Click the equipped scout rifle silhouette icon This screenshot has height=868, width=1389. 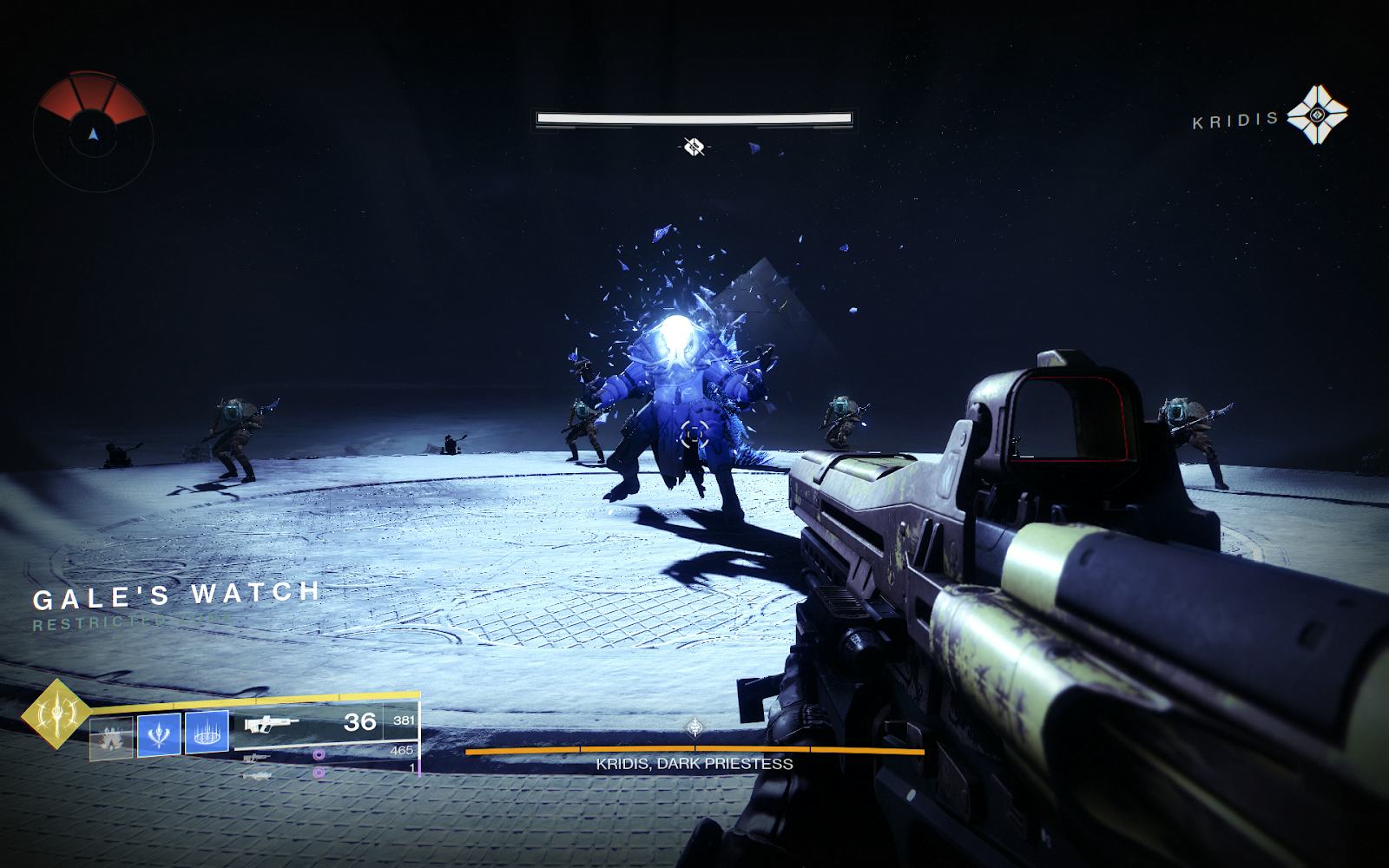(273, 724)
